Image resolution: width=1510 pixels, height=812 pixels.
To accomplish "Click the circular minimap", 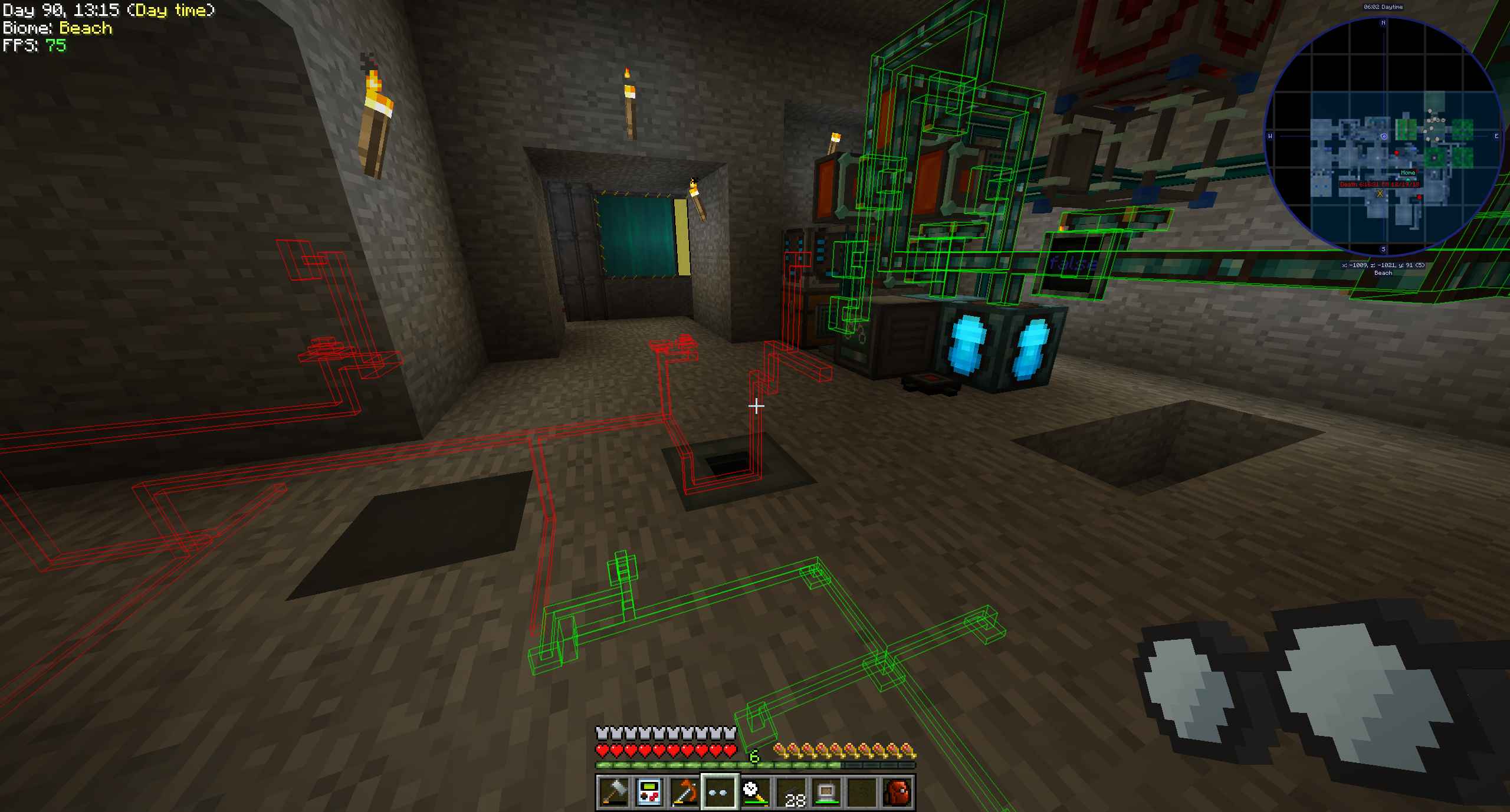I will tap(1383, 137).
